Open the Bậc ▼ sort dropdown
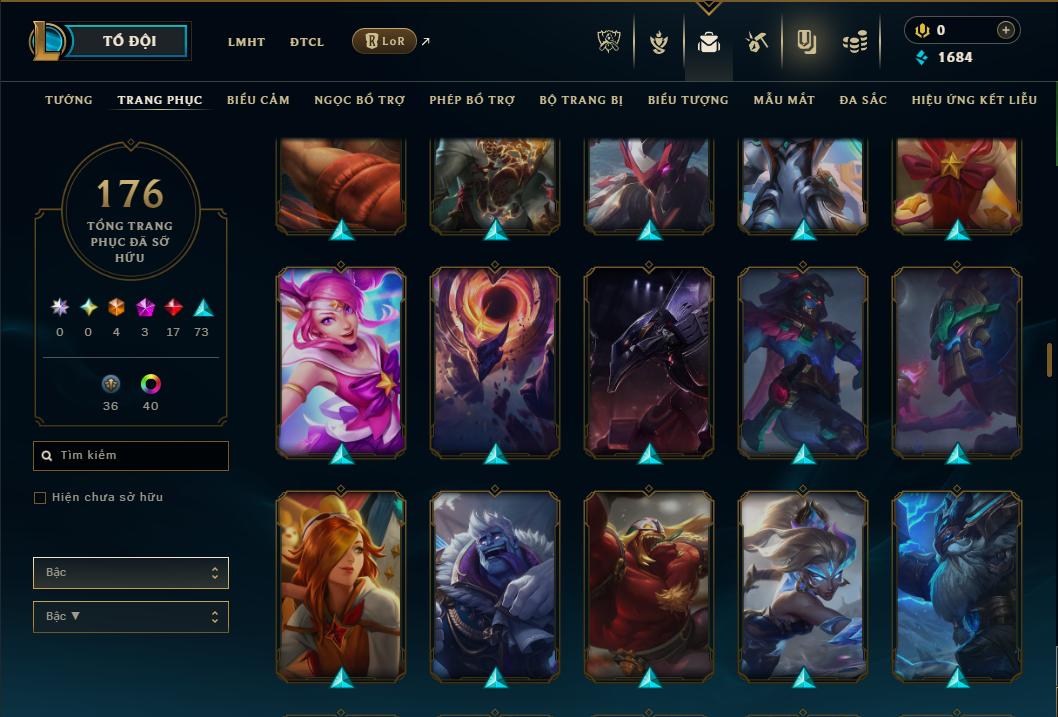Viewport: 1058px width, 717px height. click(x=131, y=617)
